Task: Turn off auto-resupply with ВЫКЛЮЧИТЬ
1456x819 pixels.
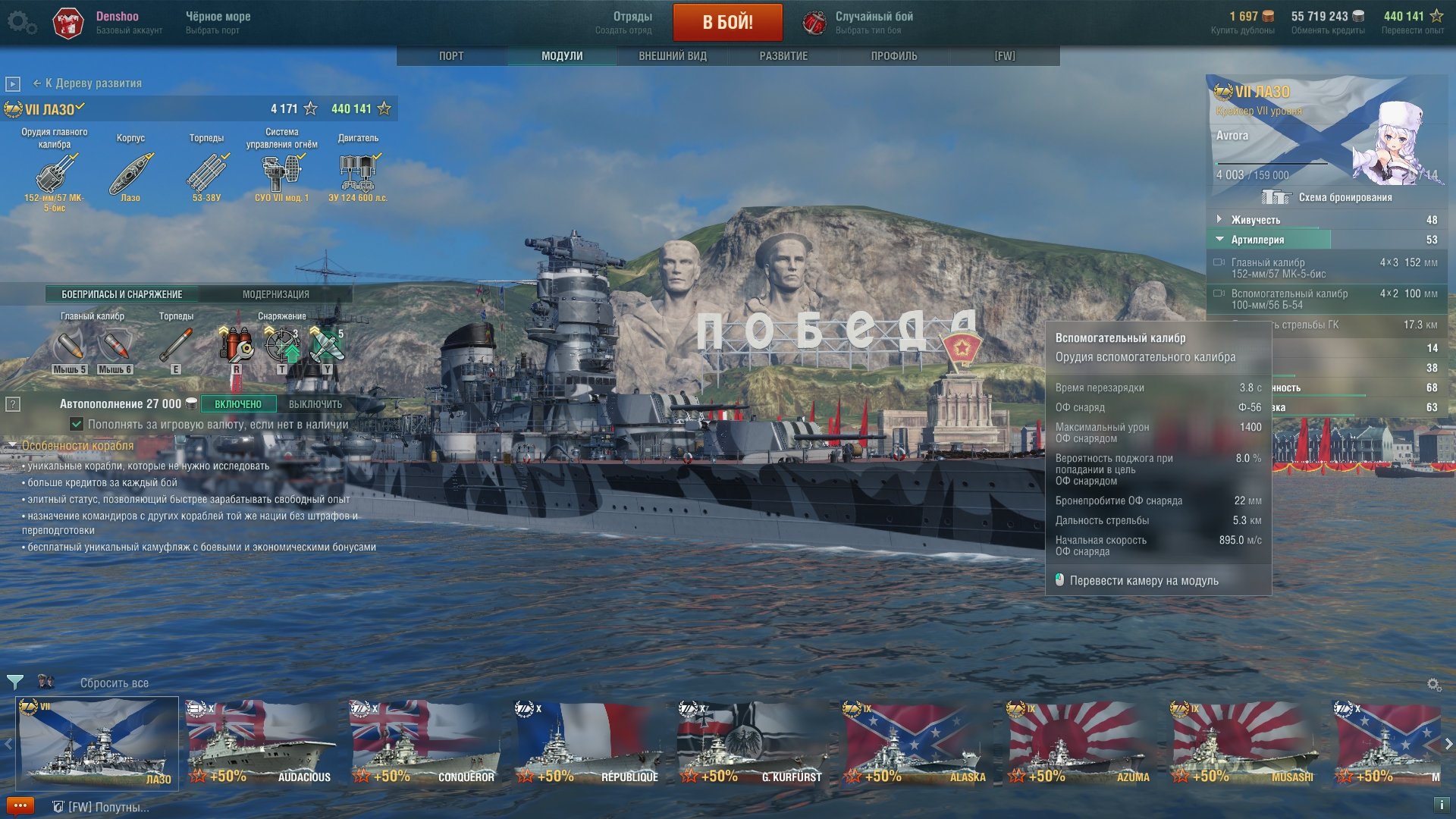Action: click(x=315, y=404)
